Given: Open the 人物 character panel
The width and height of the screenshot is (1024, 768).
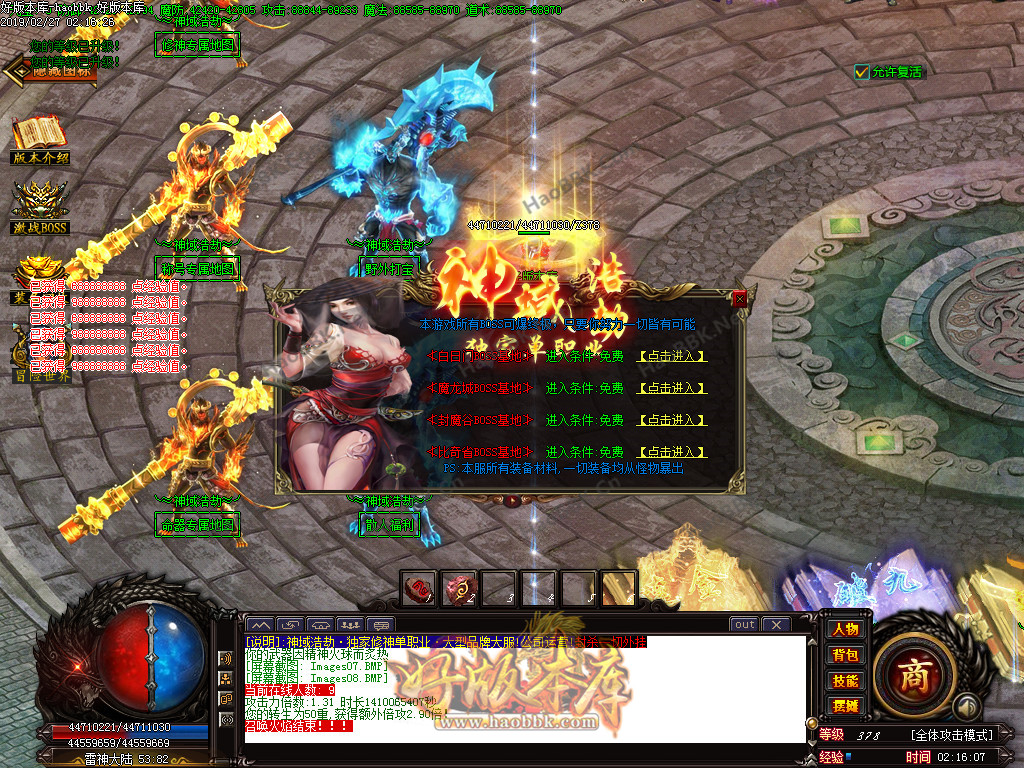Looking at the screenshot, I should pyautogui.click(x=845, y=629).
